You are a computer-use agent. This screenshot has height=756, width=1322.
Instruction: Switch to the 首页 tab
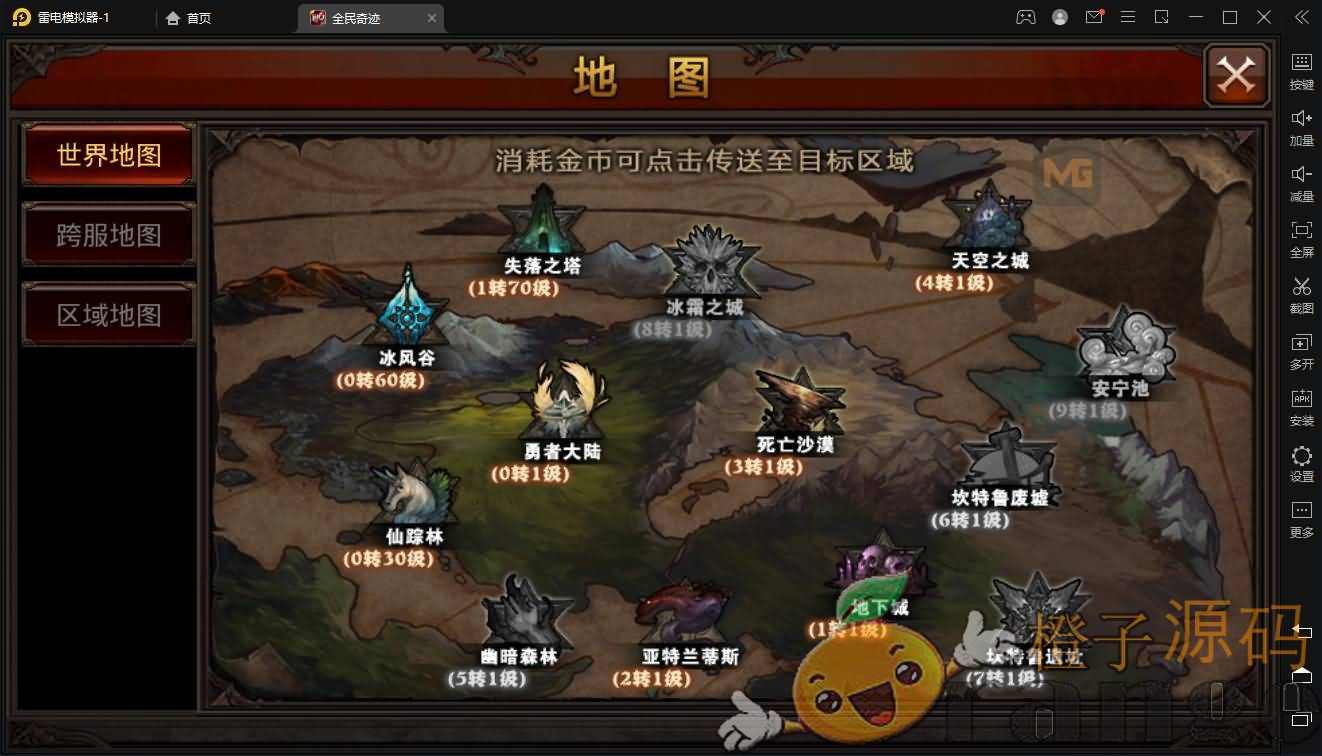pos(188,17)
